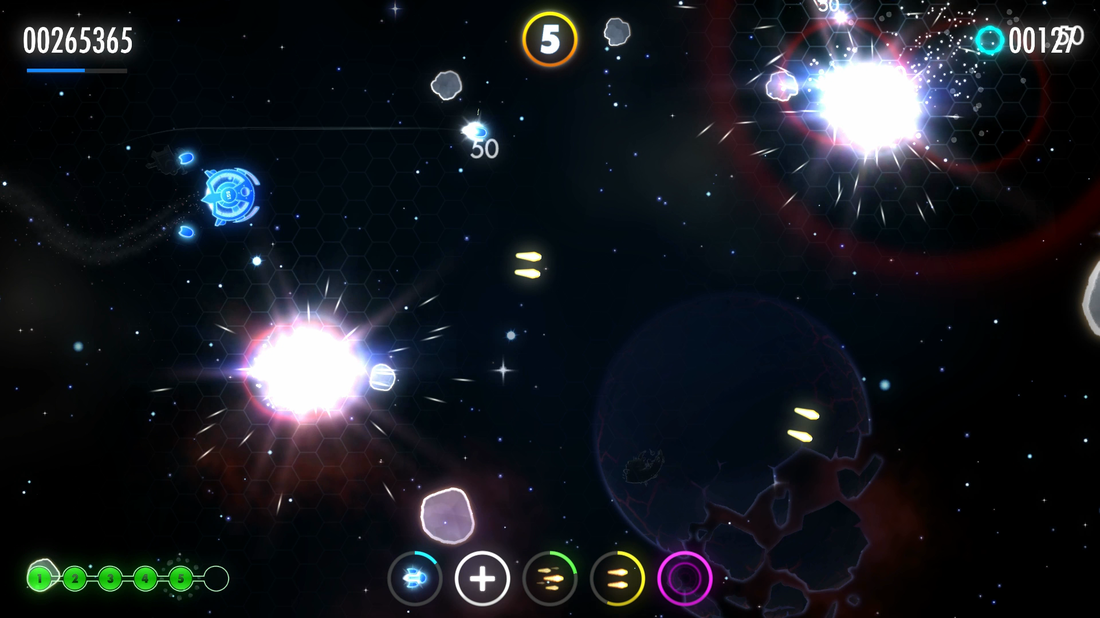The height and width of the screenshot is (618, 1100).
Task: Choose the triple flame shot weapon
Action: click(550, 578)
